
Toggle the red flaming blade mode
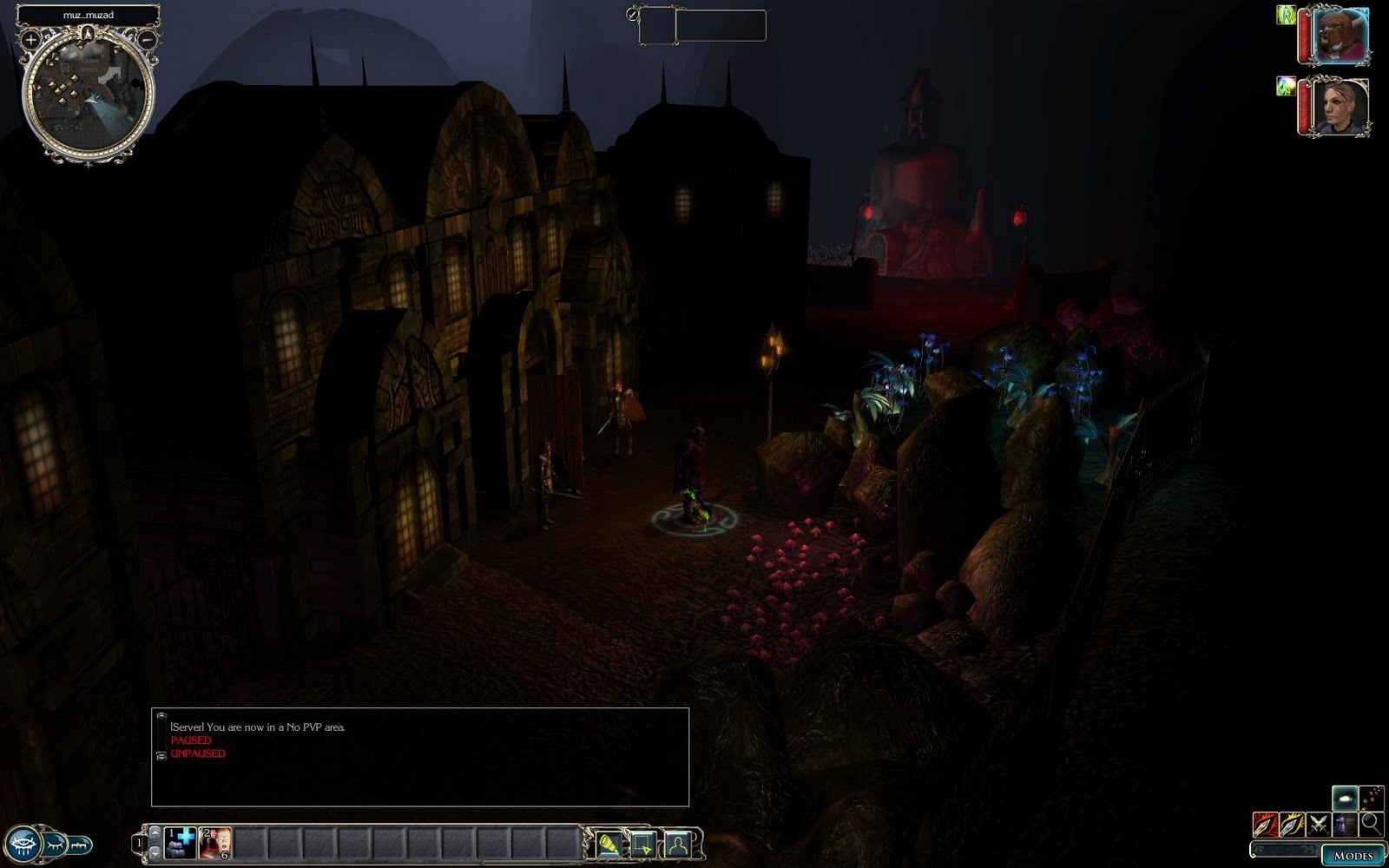1266,824
